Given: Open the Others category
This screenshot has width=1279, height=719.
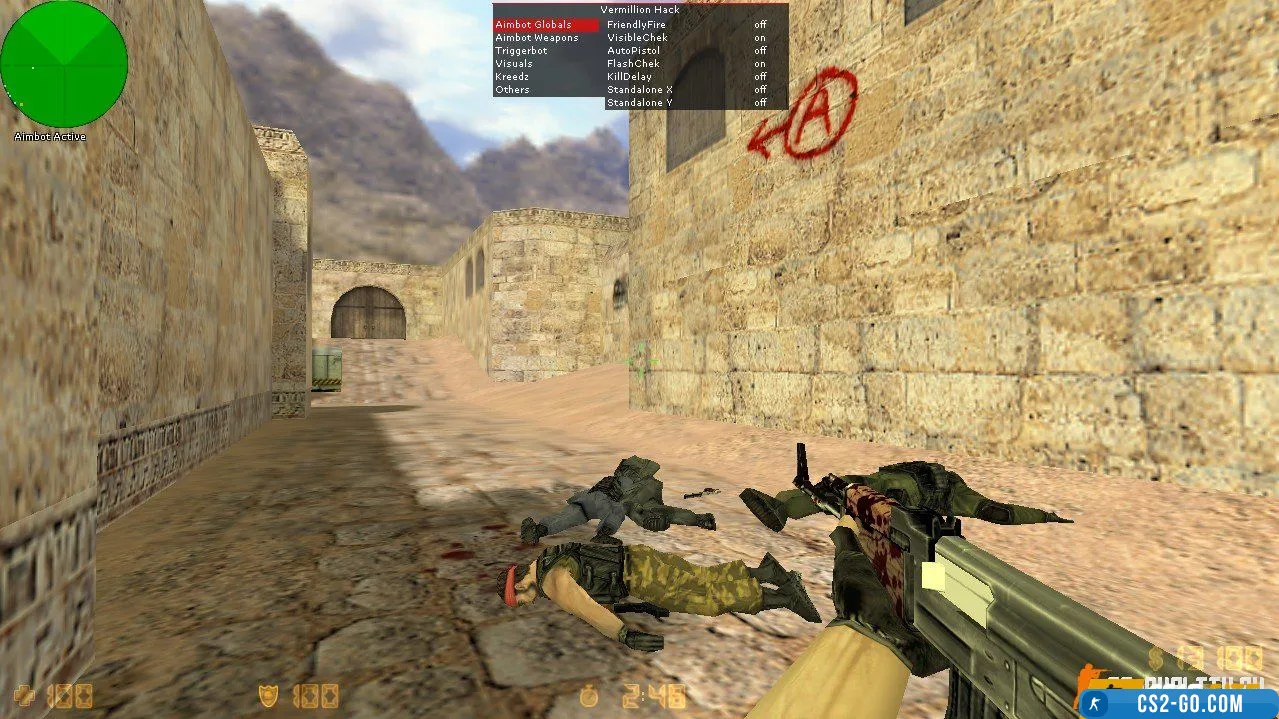Looking at the screenshot, I should coord(512,90).
